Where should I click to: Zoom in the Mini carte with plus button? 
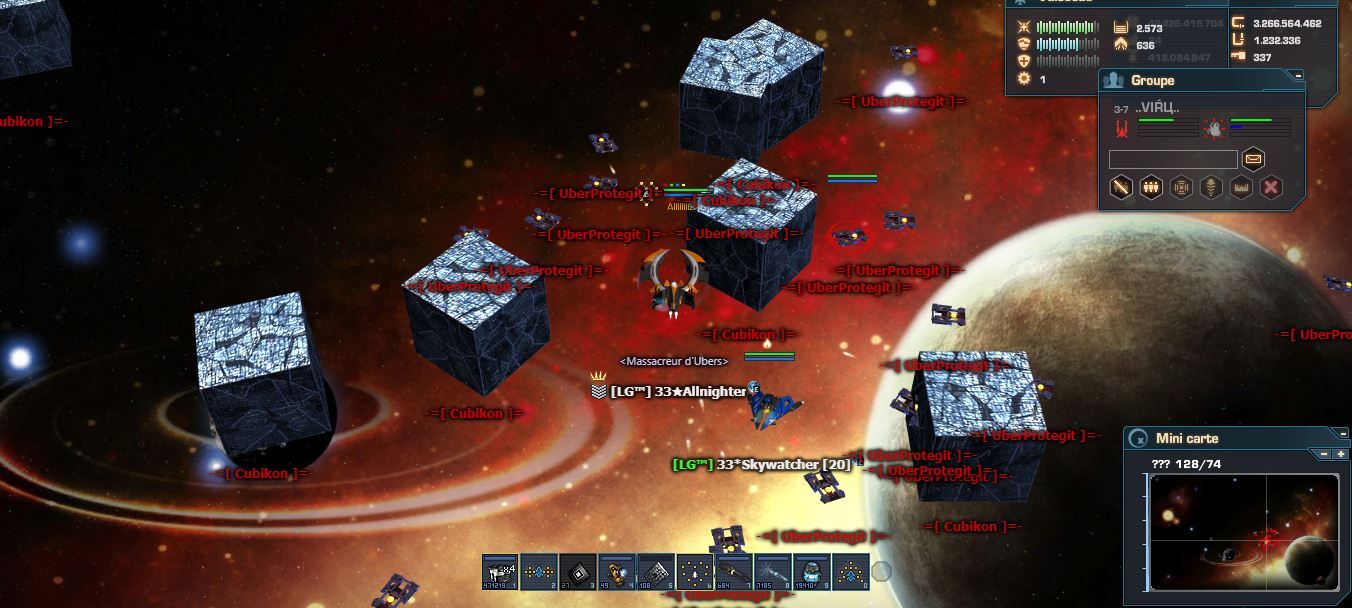[1341, 454]
